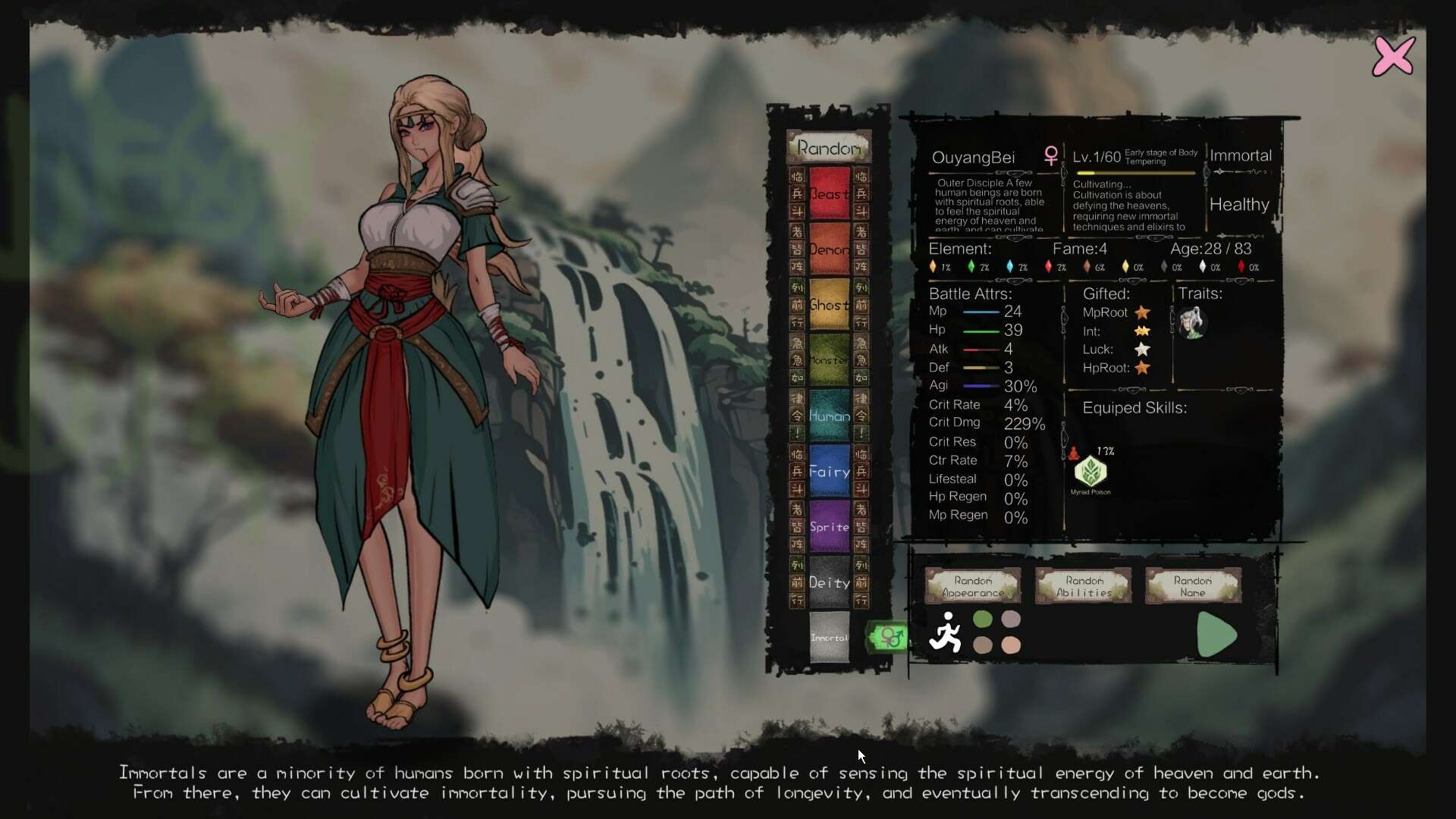Generate a Random Name
The height and width of the screenshot is (819, 1456).
1193,586
